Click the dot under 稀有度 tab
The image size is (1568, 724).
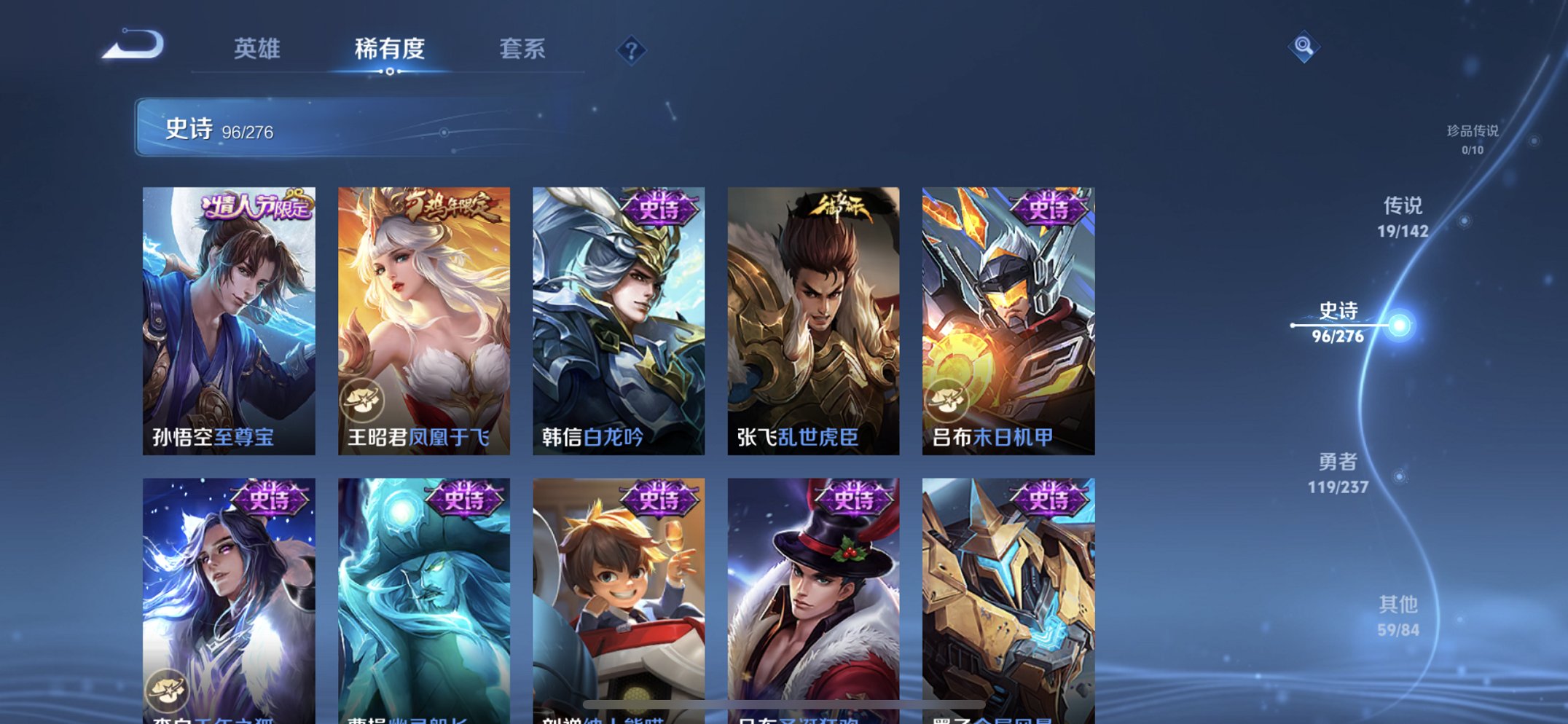390,72
